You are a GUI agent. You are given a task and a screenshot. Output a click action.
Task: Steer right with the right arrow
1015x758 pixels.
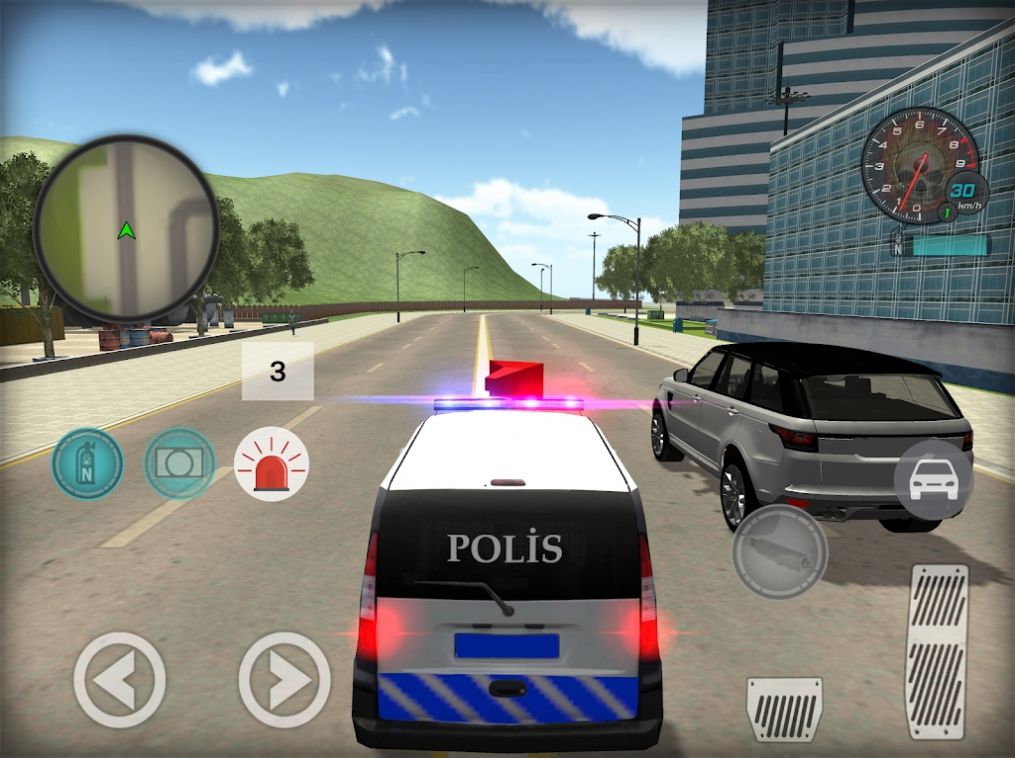click(x=285, y=679)
